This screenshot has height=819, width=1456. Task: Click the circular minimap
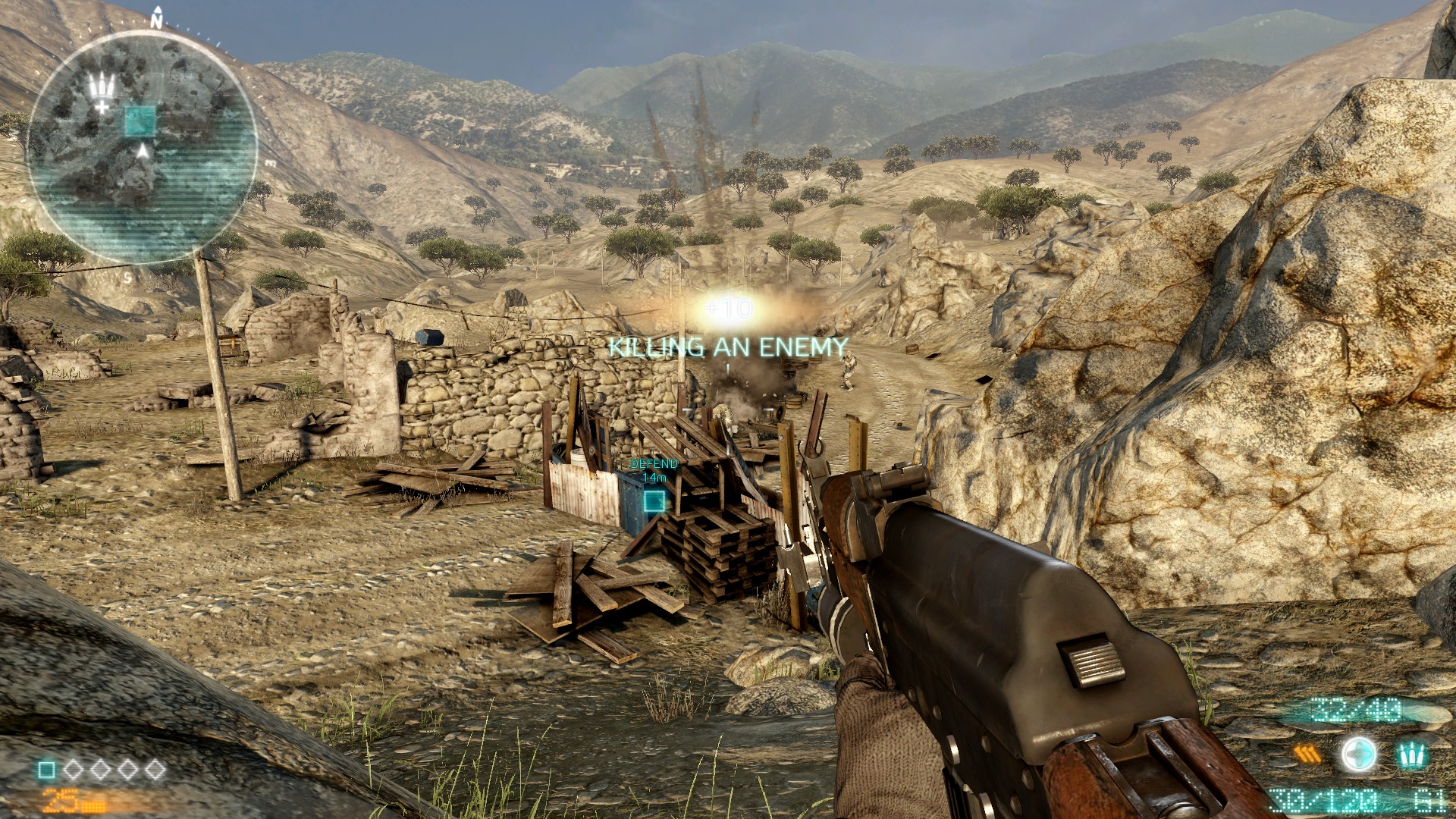tap(142, 146)
